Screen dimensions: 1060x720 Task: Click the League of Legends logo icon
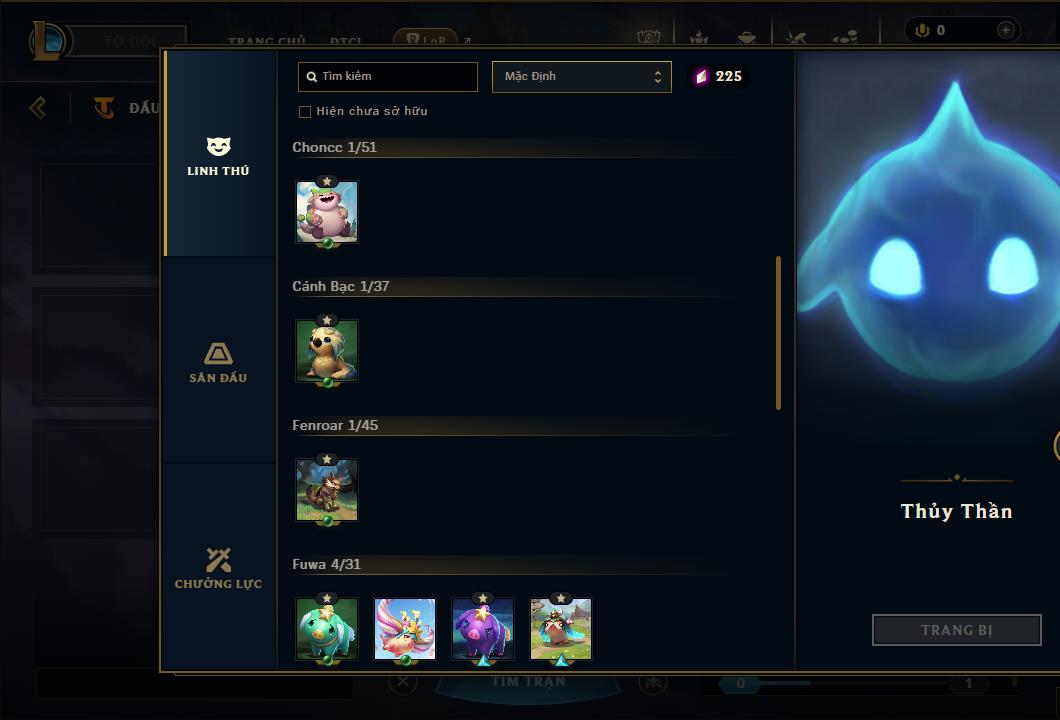click(49, 41)
